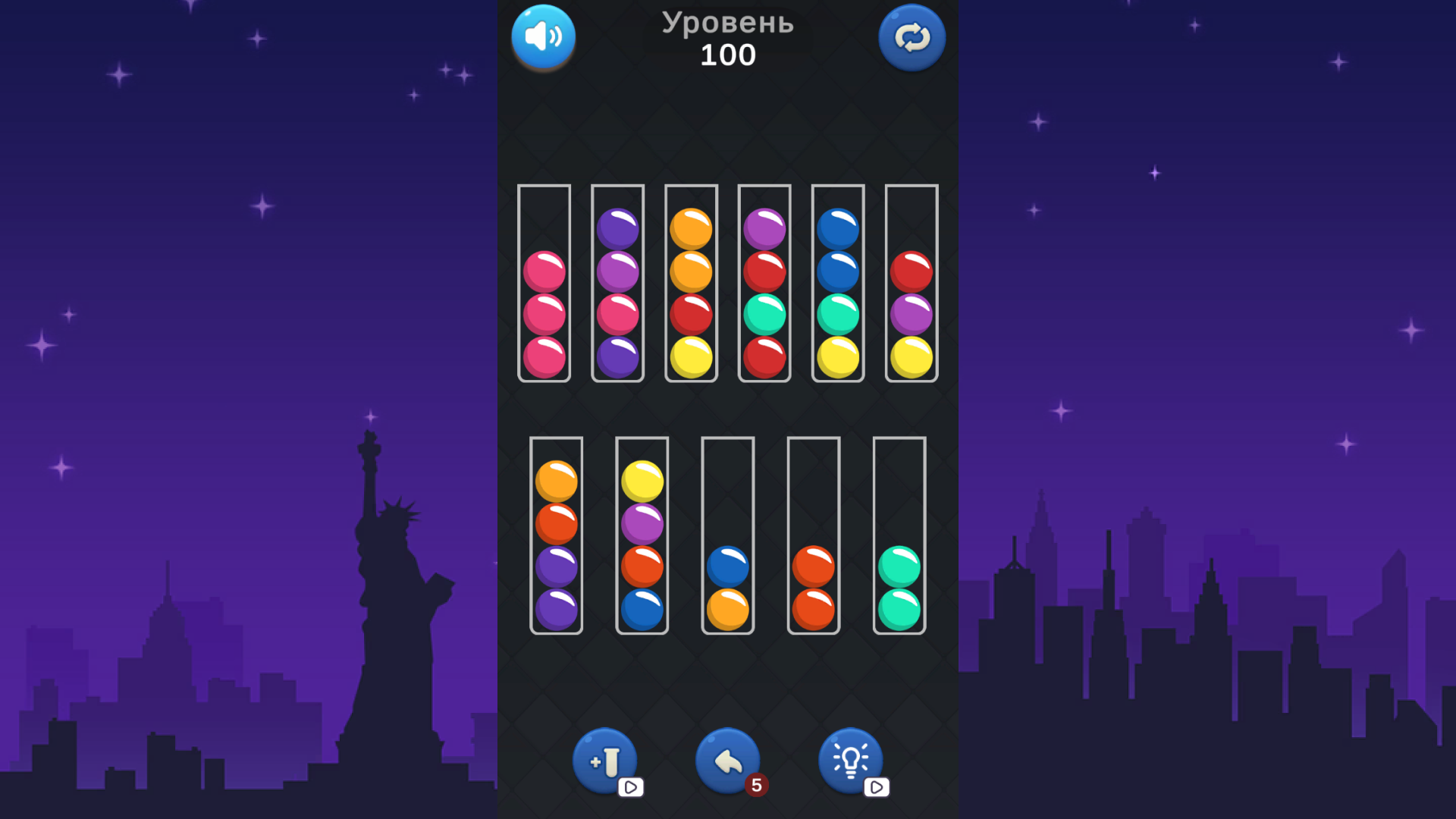Image resolution: width=1456 pixels, height=819 pixels.
Task: Open the hint lightbulb
Action: click(851, 758)
